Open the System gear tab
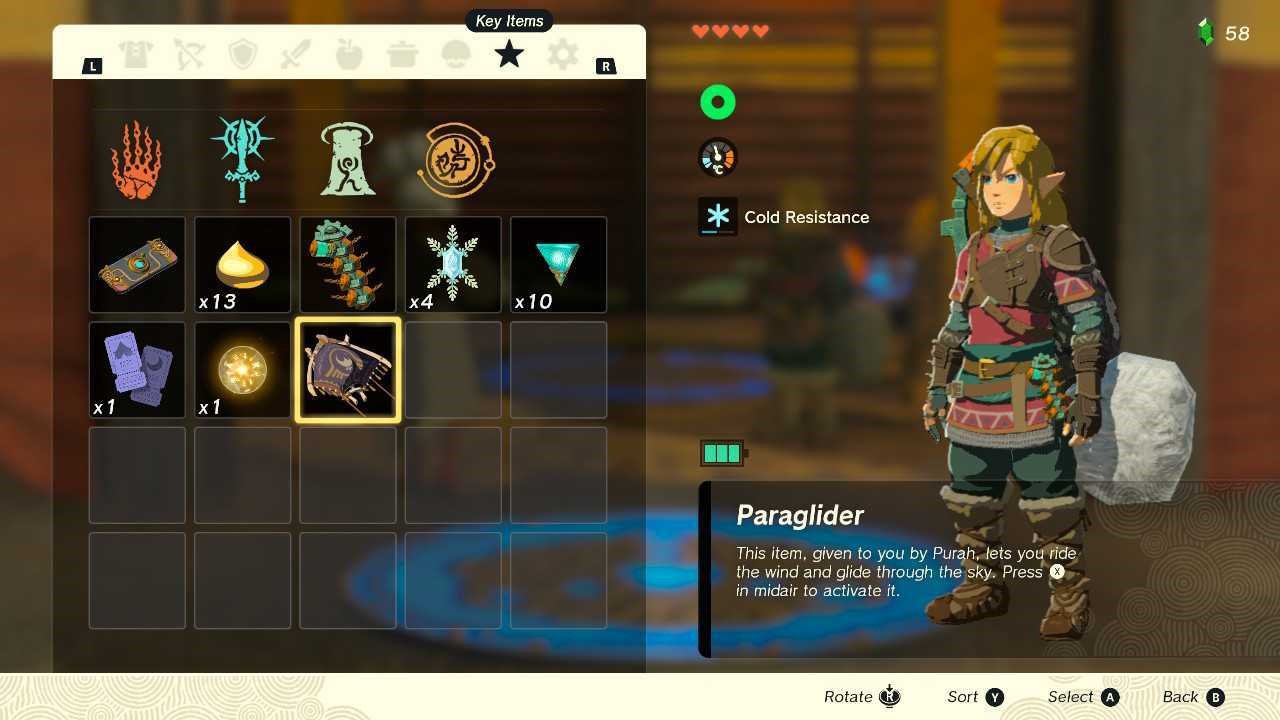 [563, 54]
